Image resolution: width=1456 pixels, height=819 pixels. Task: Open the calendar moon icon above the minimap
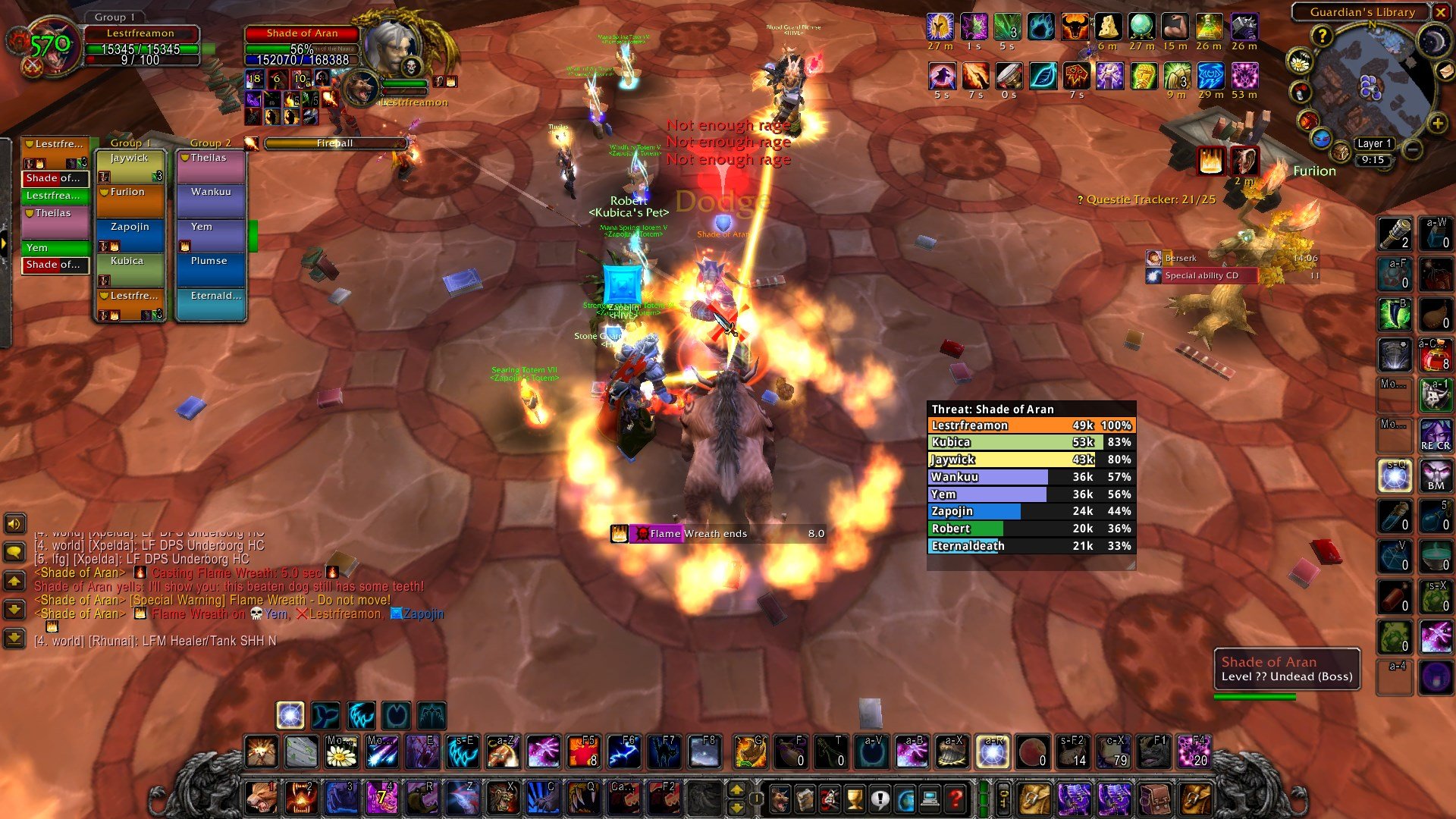(x=1433, y=39)
